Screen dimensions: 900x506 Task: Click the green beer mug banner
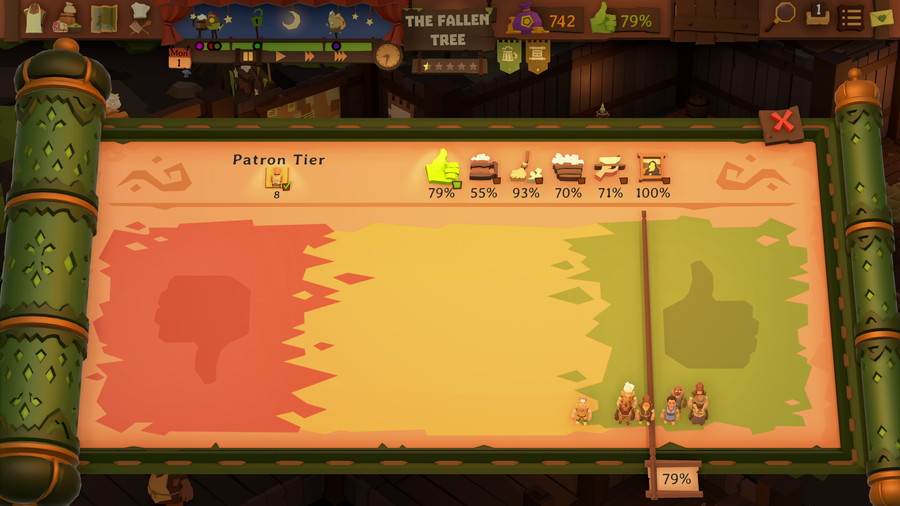(509, 57)
